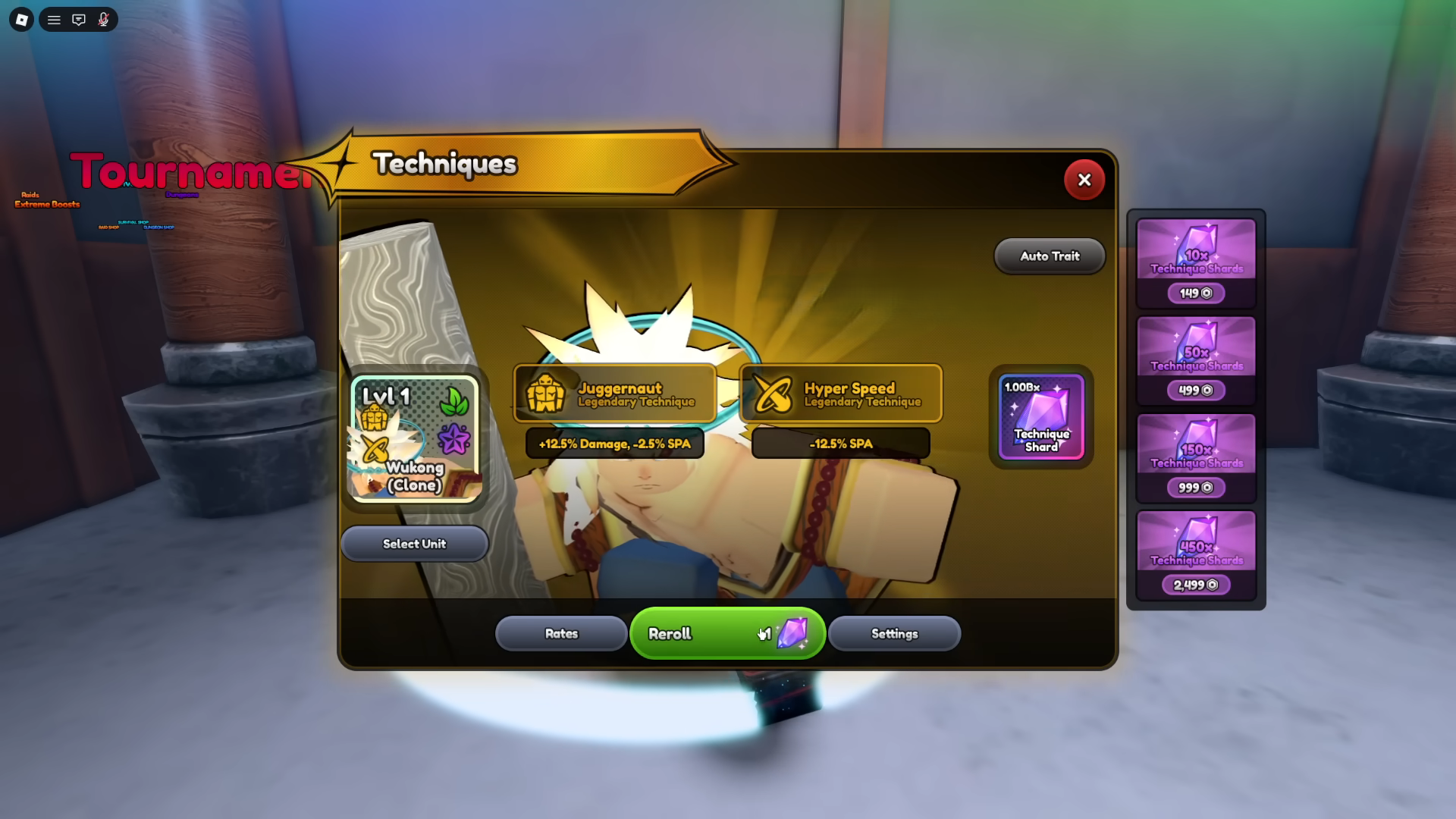Viewport: 1456px width, 819px height.
Task: Purchase 450x Technique Shards for 2,499
Action: pos(1196,554)
